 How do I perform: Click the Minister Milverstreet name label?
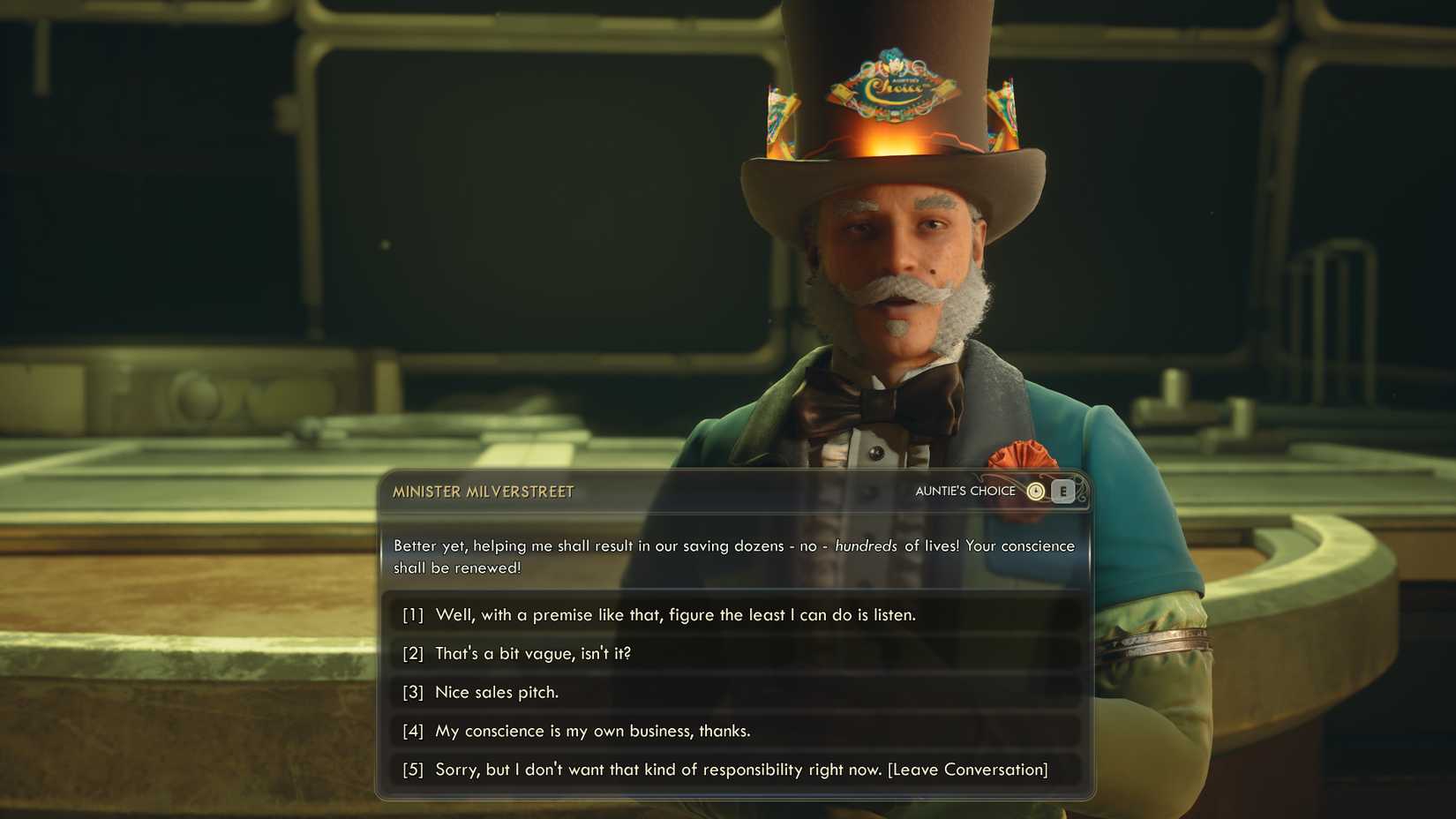pyautogui.click(x=483, y=492)
